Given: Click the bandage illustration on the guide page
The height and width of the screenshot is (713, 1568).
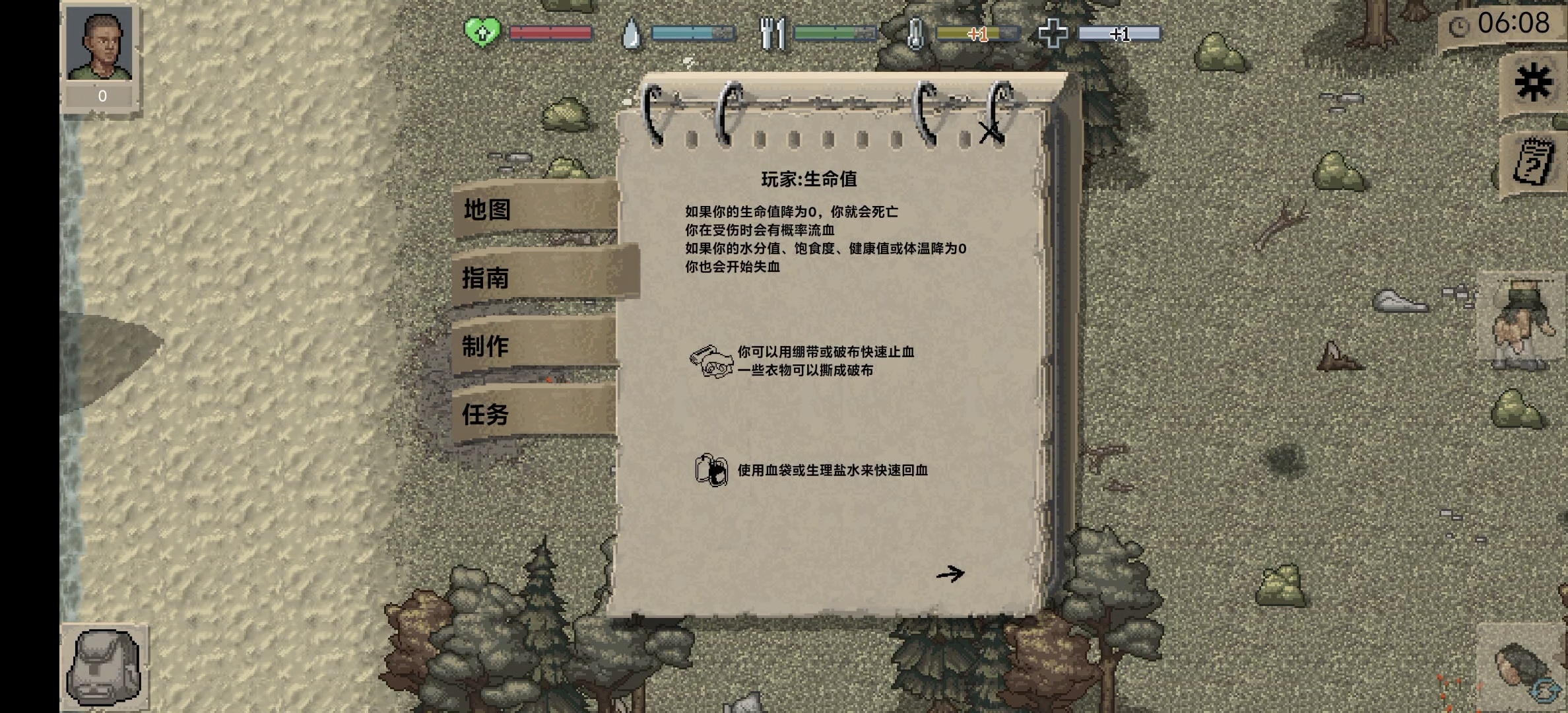Looking at the screenshot, I should 711,360.
